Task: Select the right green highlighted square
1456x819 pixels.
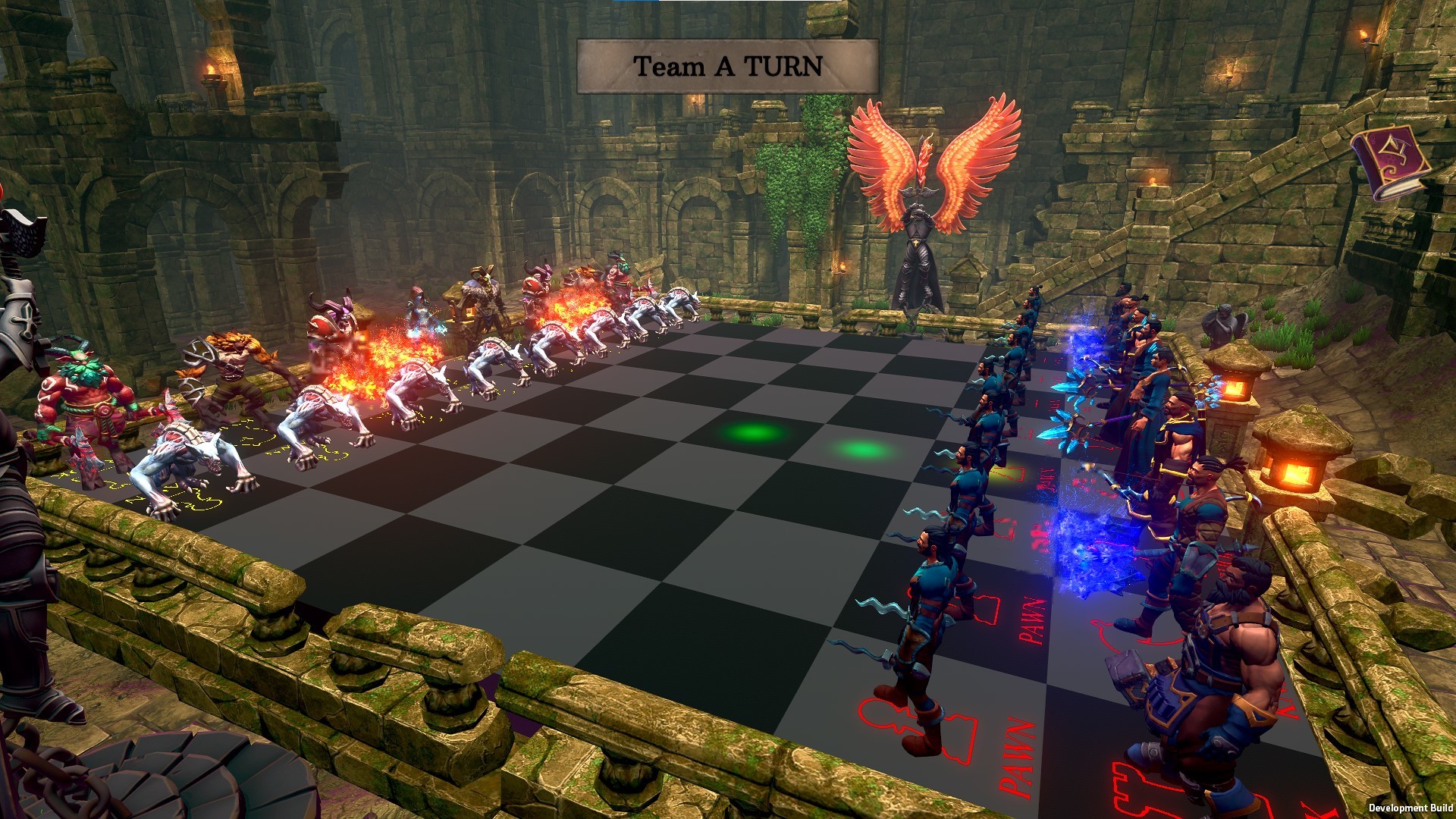Action: click(861, 449)
